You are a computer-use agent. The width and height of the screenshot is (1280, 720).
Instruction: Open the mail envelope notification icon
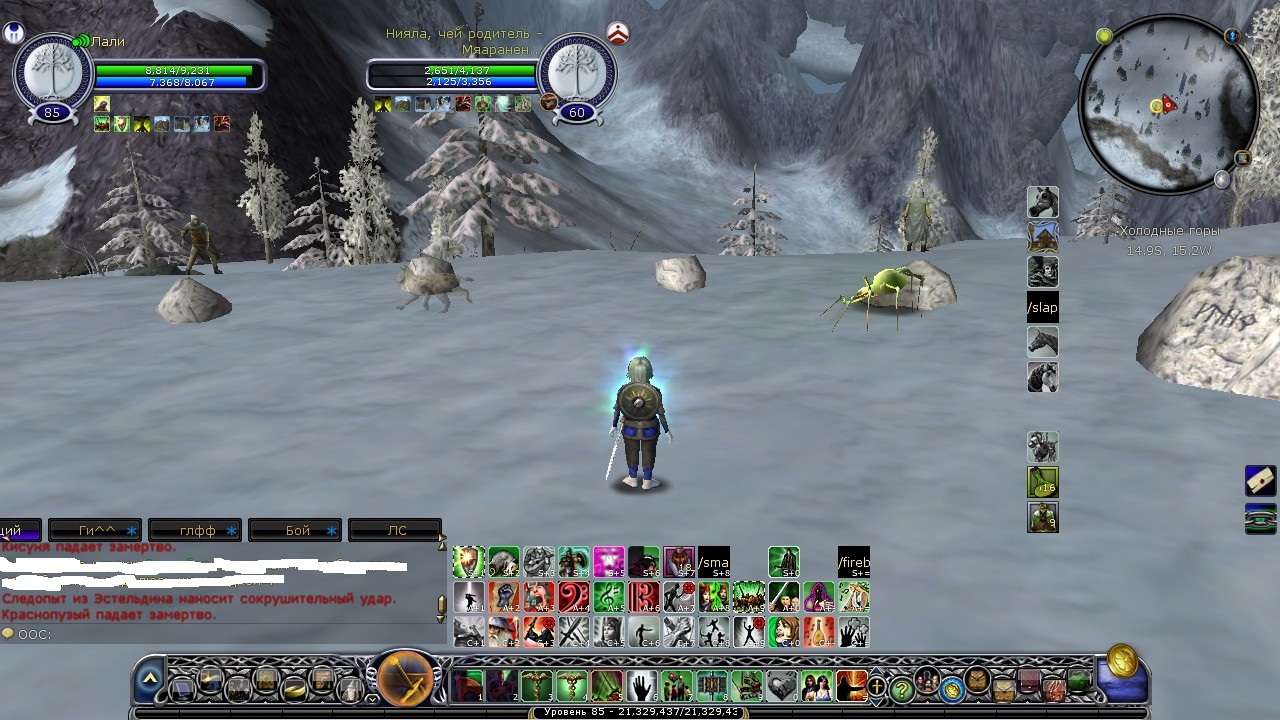click(1260, 481)
